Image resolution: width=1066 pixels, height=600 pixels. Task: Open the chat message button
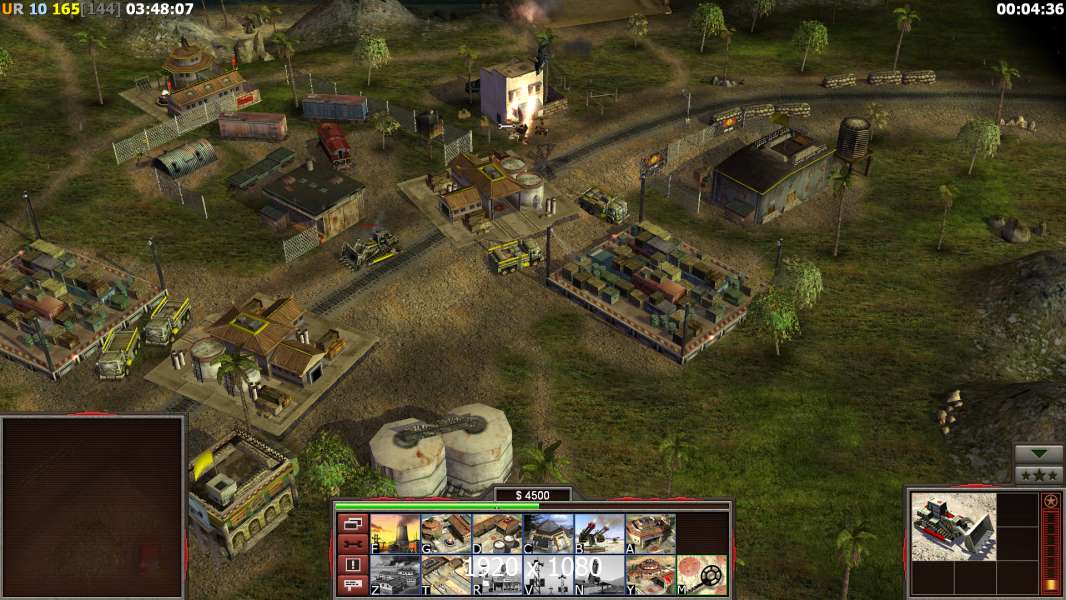tap(352, 586)
